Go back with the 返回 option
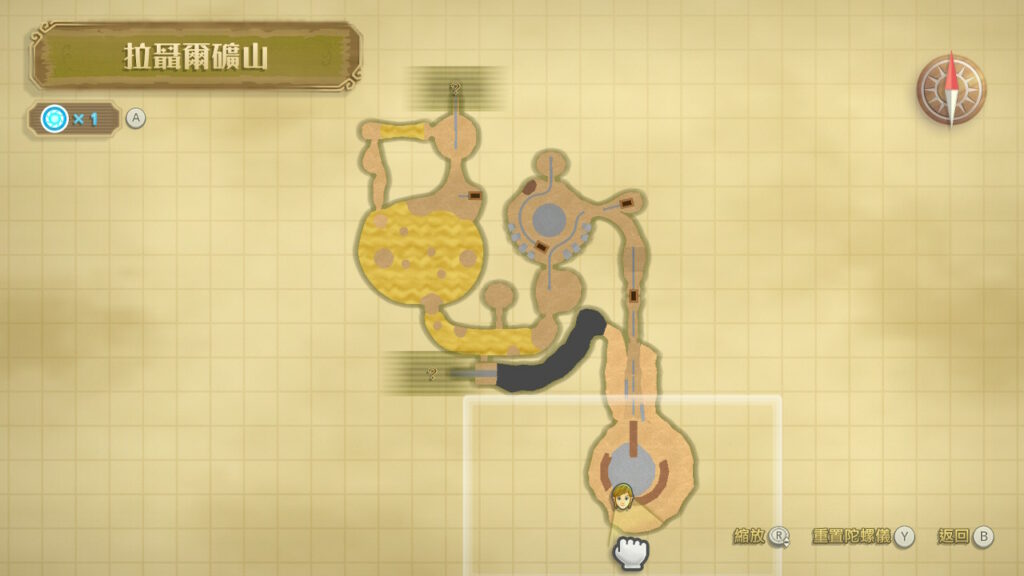 click(966, 537)
